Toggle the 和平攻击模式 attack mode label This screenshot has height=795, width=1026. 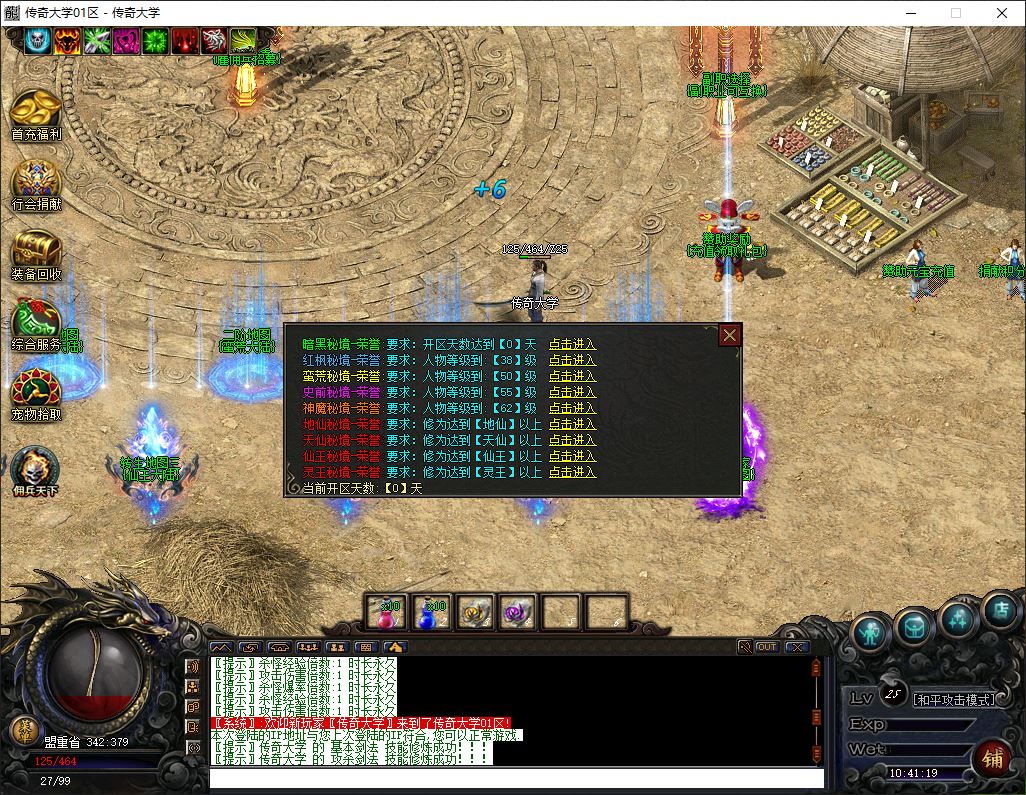tap(955, 699)
